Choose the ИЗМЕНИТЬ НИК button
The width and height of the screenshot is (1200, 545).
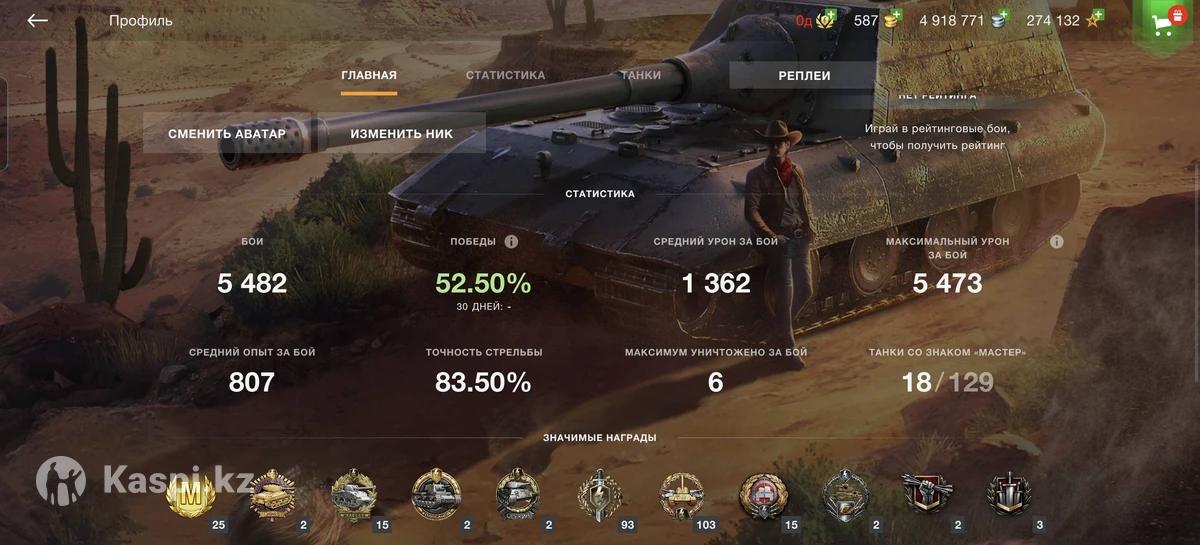pos(401,134)
